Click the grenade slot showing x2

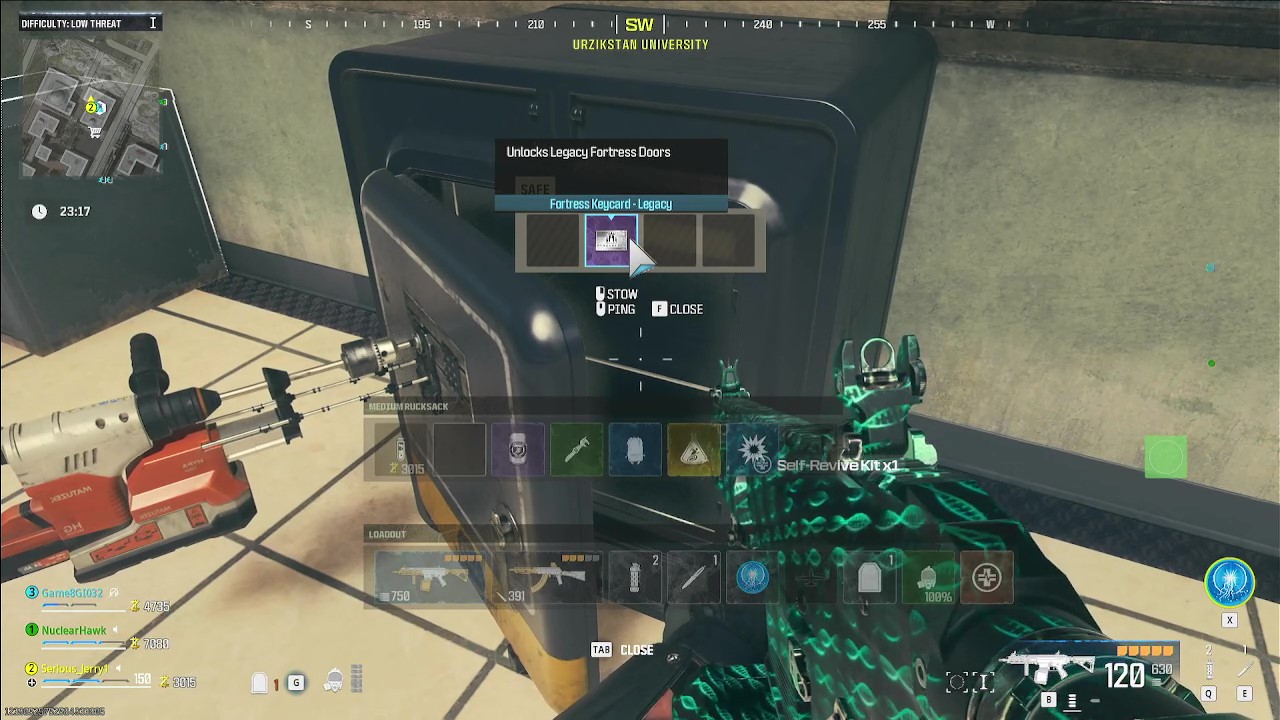[x=633, y=577]
